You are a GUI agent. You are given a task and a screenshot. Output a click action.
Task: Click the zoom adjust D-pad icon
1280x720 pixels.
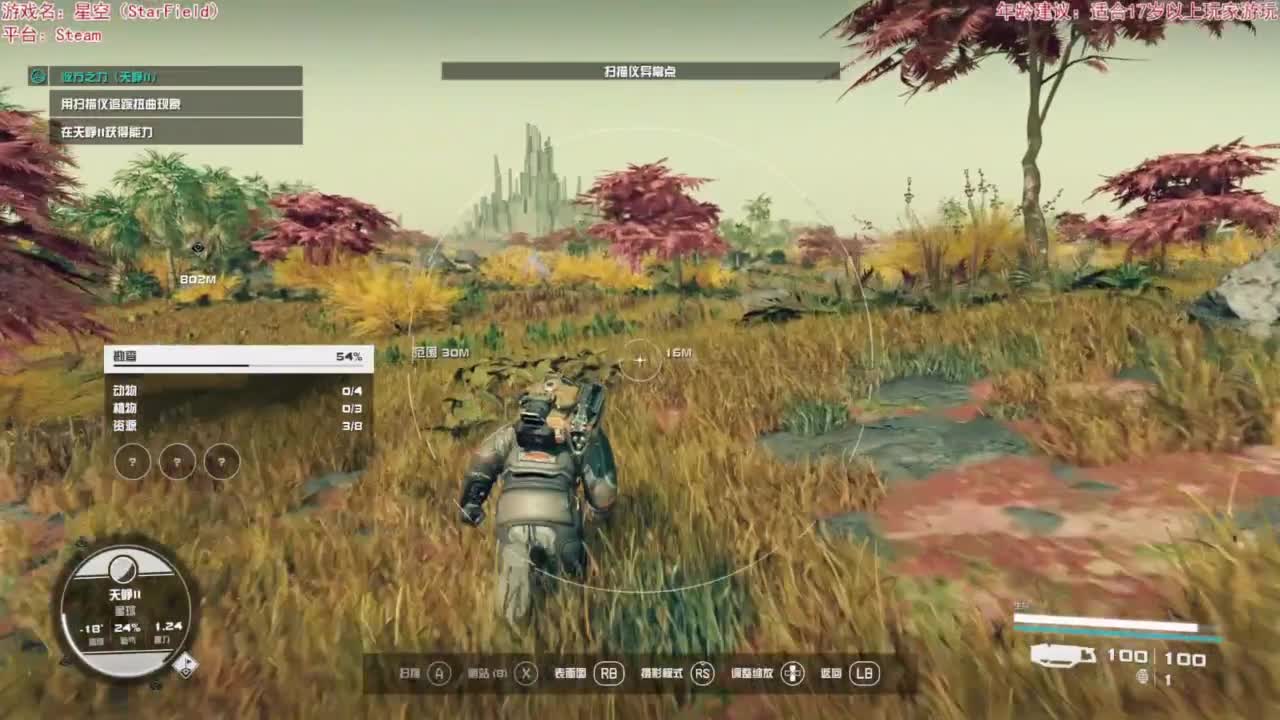(x=790, y=674)
